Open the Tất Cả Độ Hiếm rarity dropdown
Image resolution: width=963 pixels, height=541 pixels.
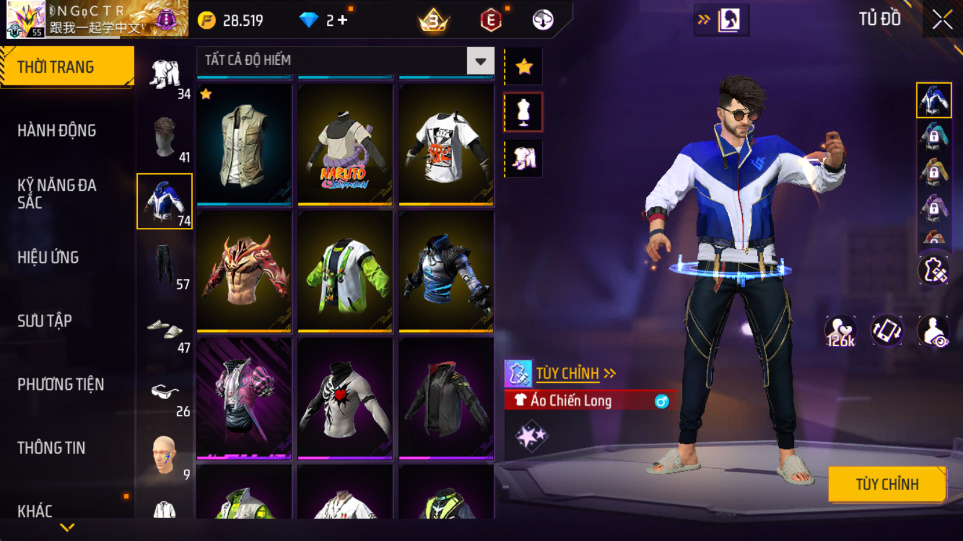(x=481, y=61)
